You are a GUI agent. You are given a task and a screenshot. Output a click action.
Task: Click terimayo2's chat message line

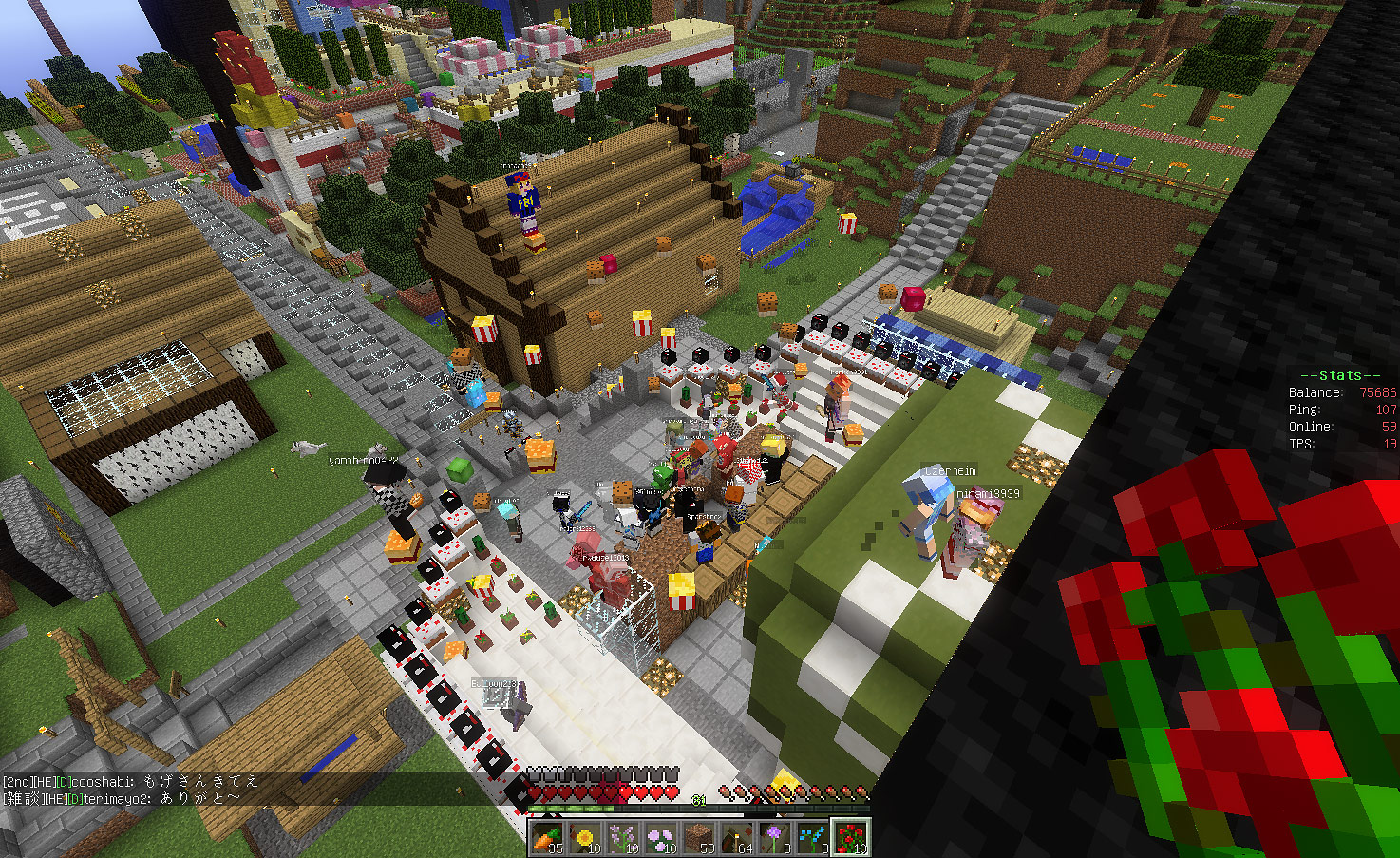[x=122, y=798]
